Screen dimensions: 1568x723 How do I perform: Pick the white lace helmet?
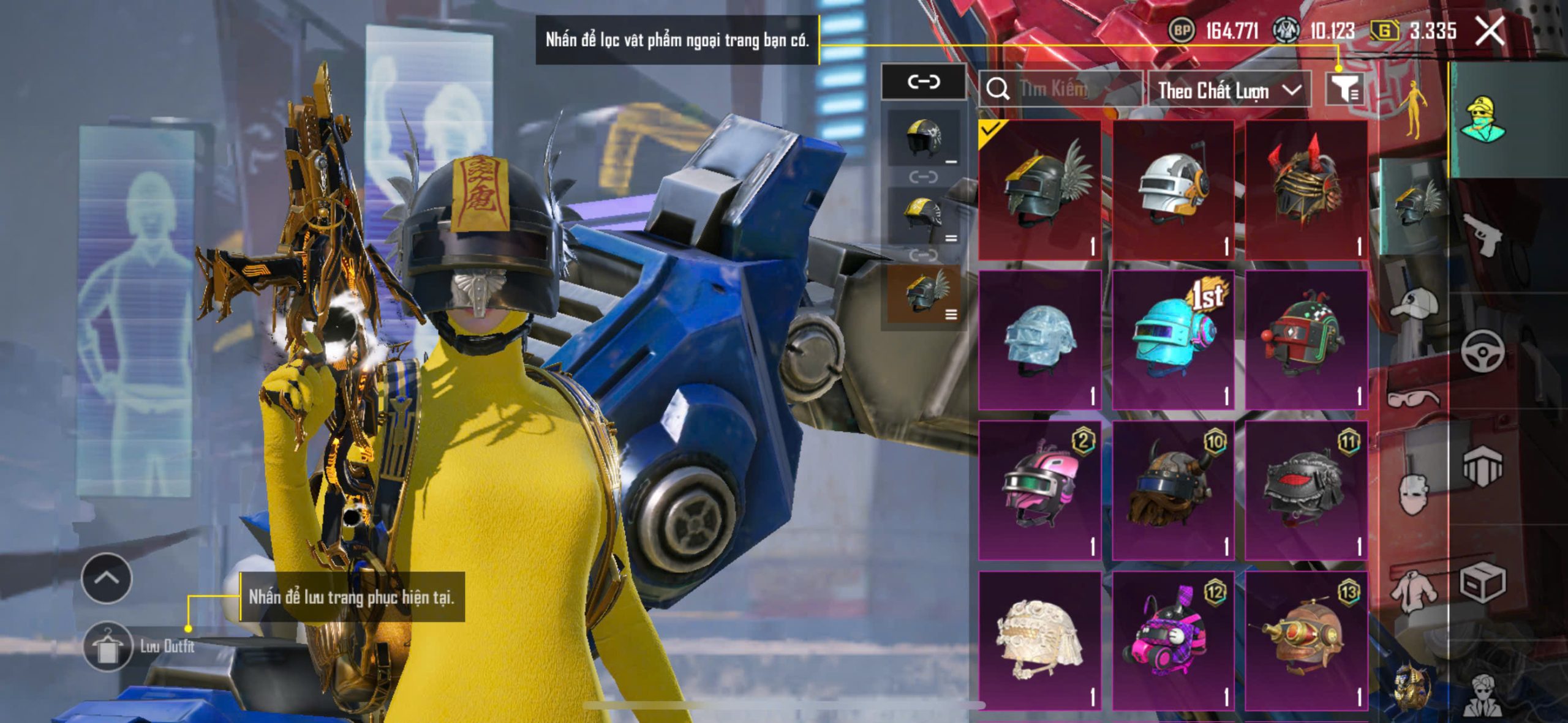(x=1040, y=640)
